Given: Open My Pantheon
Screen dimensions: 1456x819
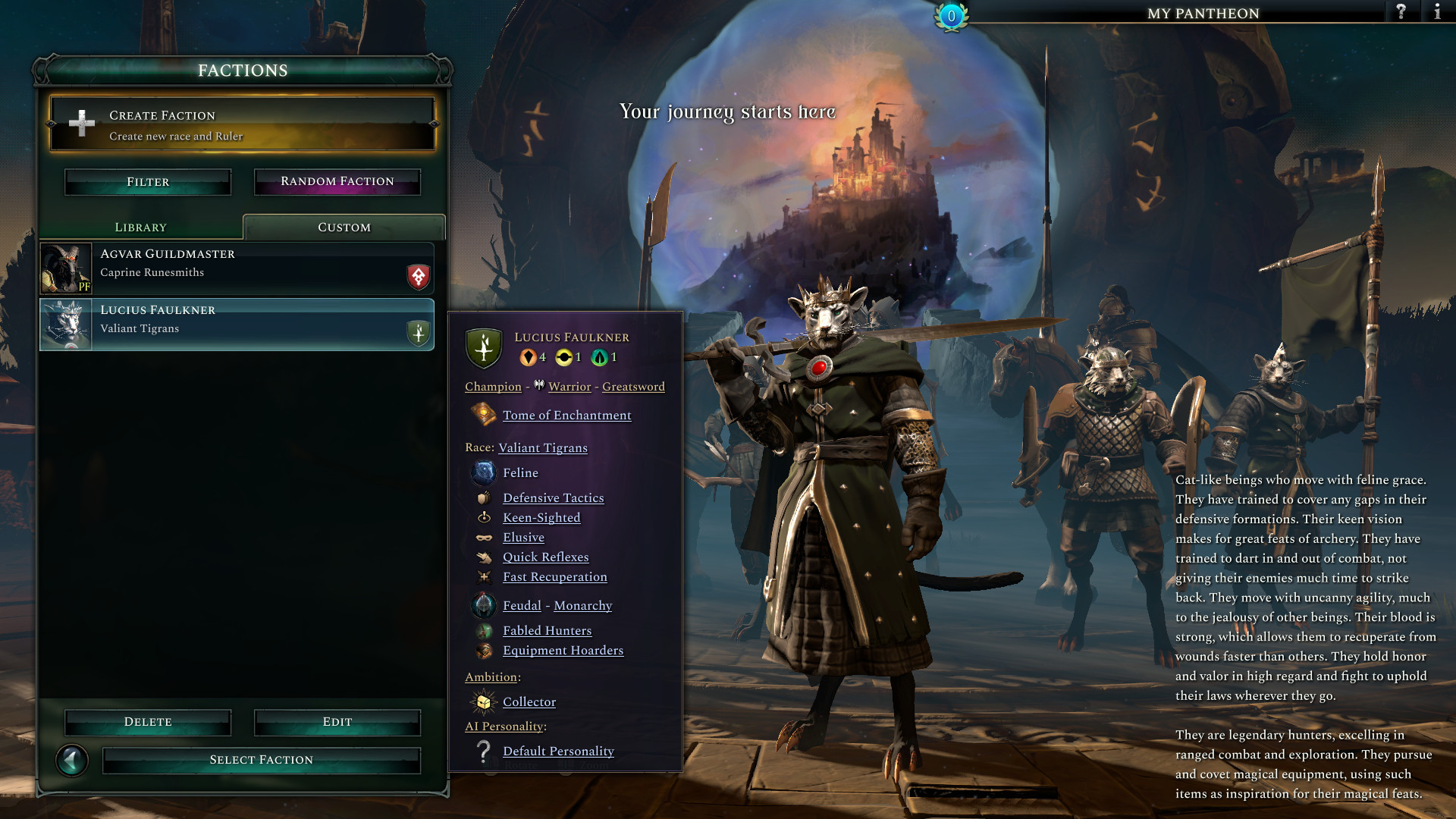Looking at the screenshot, I should pyautogui.click(x=1203, y=13).
